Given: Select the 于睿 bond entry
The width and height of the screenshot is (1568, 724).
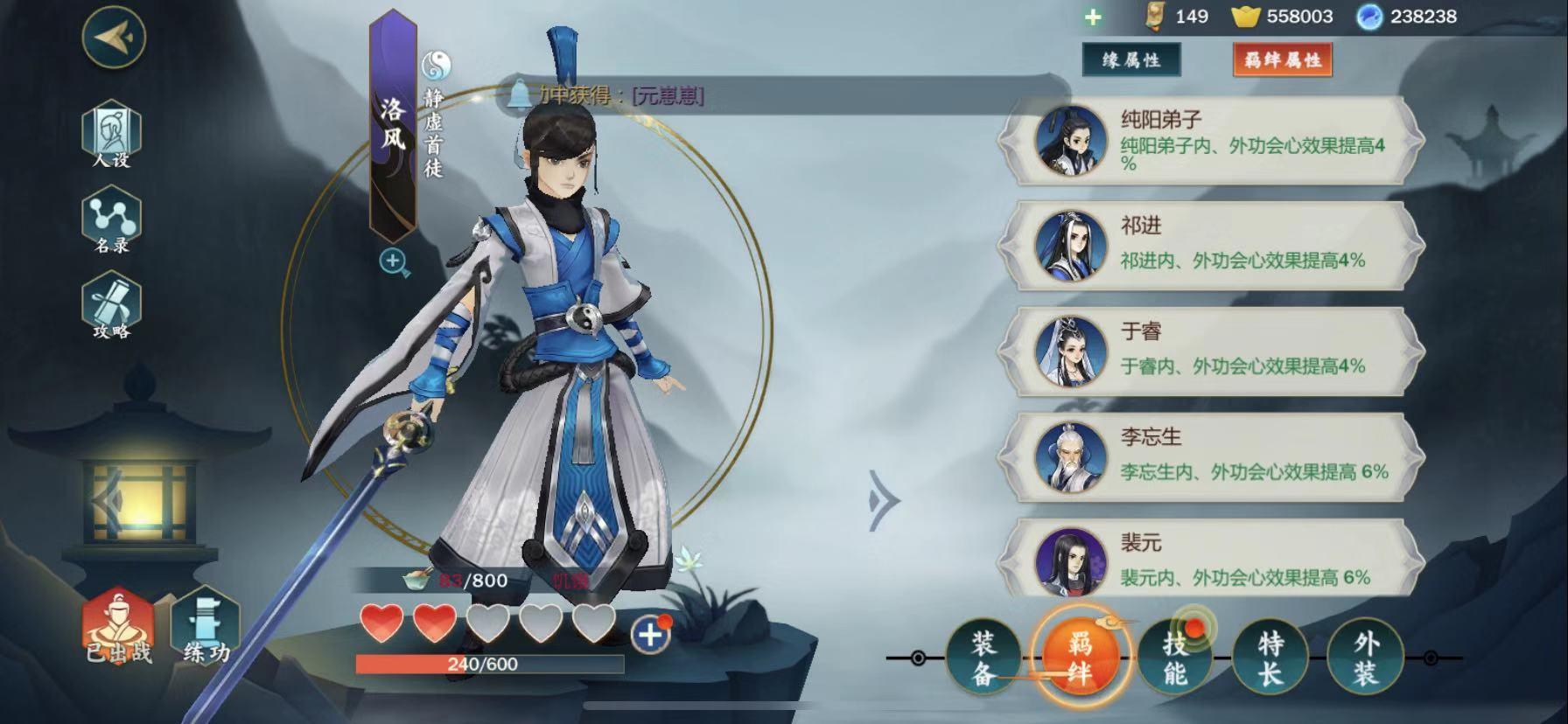Looking at the screenshot, I should pyautogui.click(x=1212, y=352).
